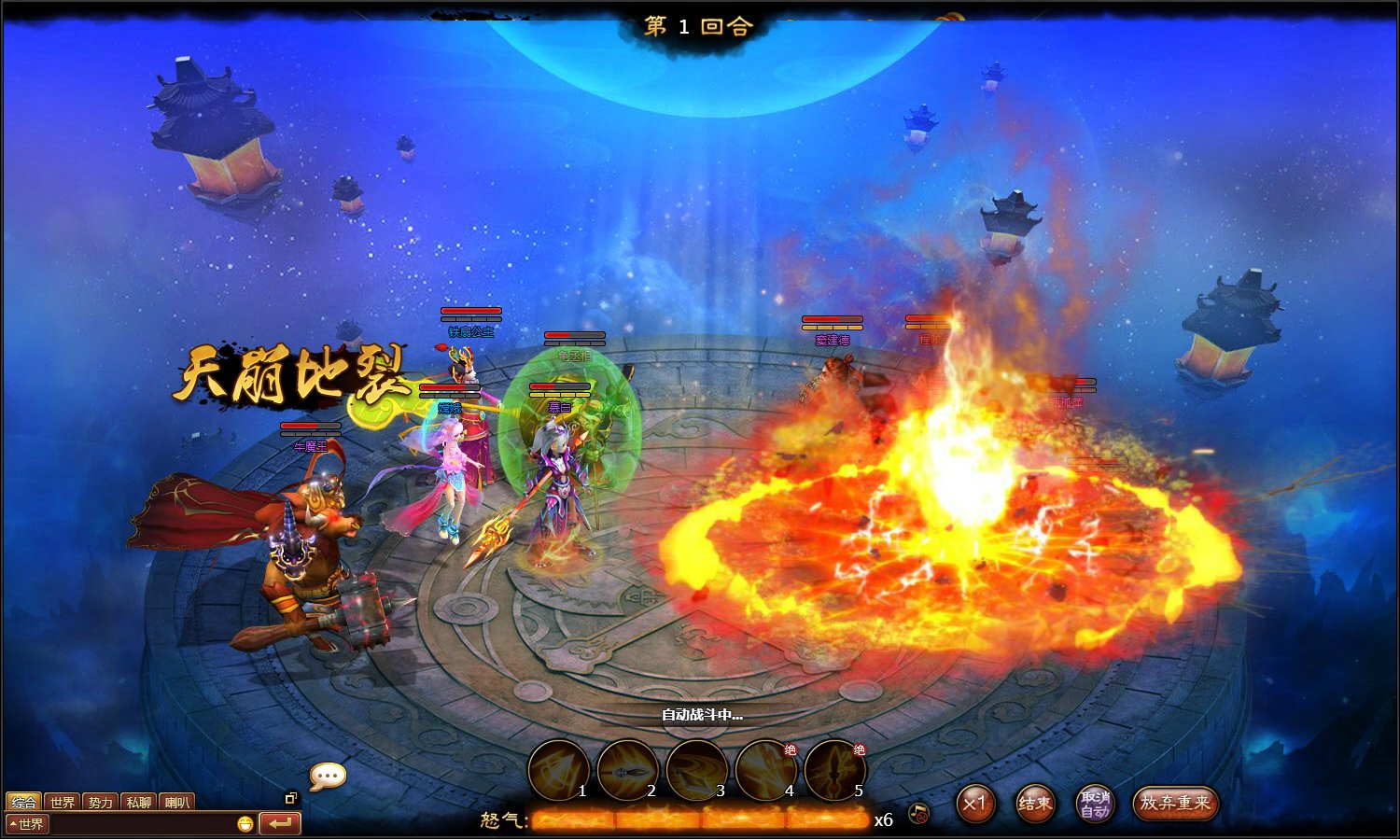This screenshot has width=1400, height=840.
Task: Click the 结束 end battle button
Action: 1034,803
